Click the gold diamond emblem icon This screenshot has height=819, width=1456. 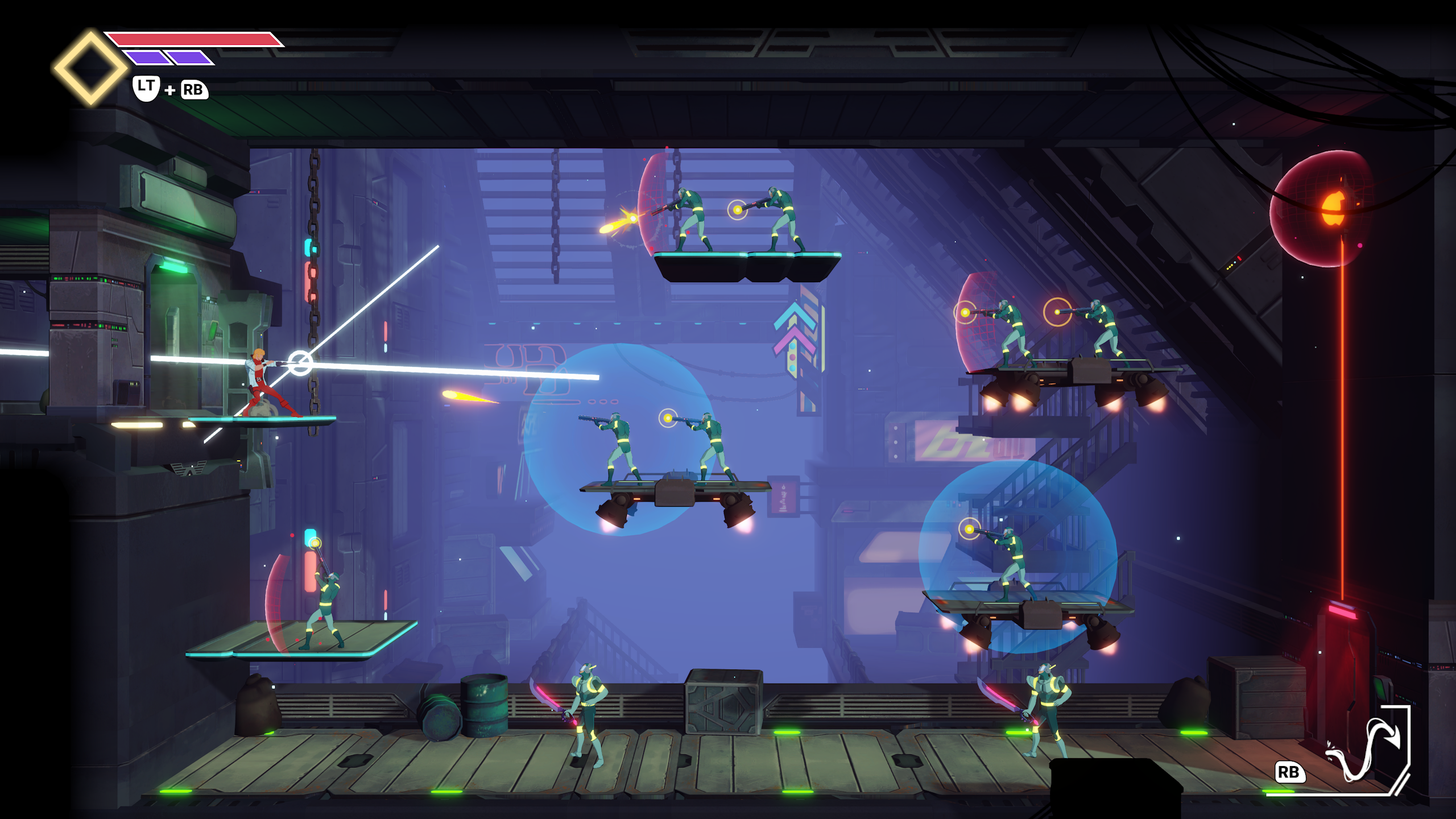click(90, 68)
